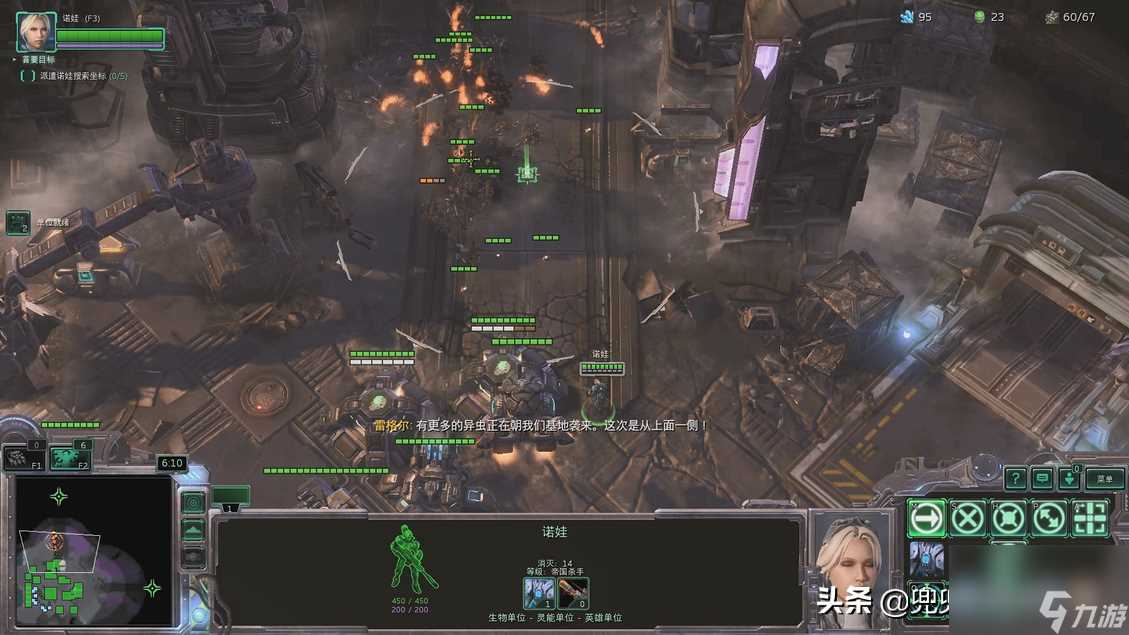This screenshot has height=635, width=1129.
Task: Click the Move command arrow button
Action: tap(927, 518)
